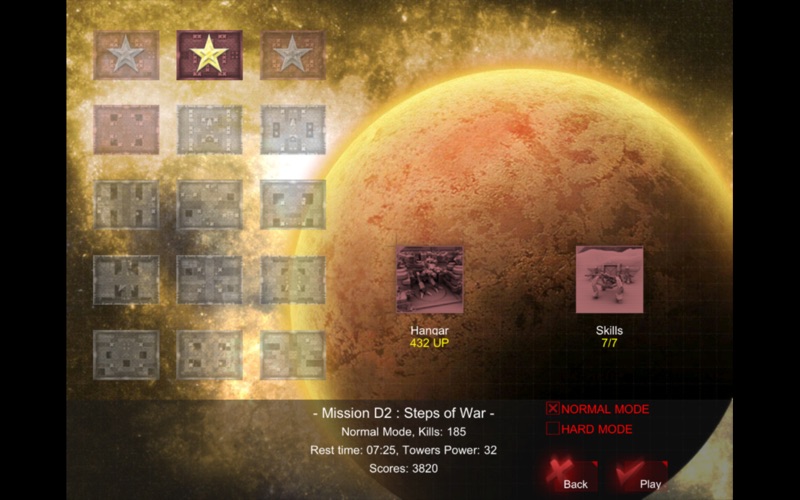800x500 pixels.
Task: Open the Hangar upgrades
Action: 429,280
